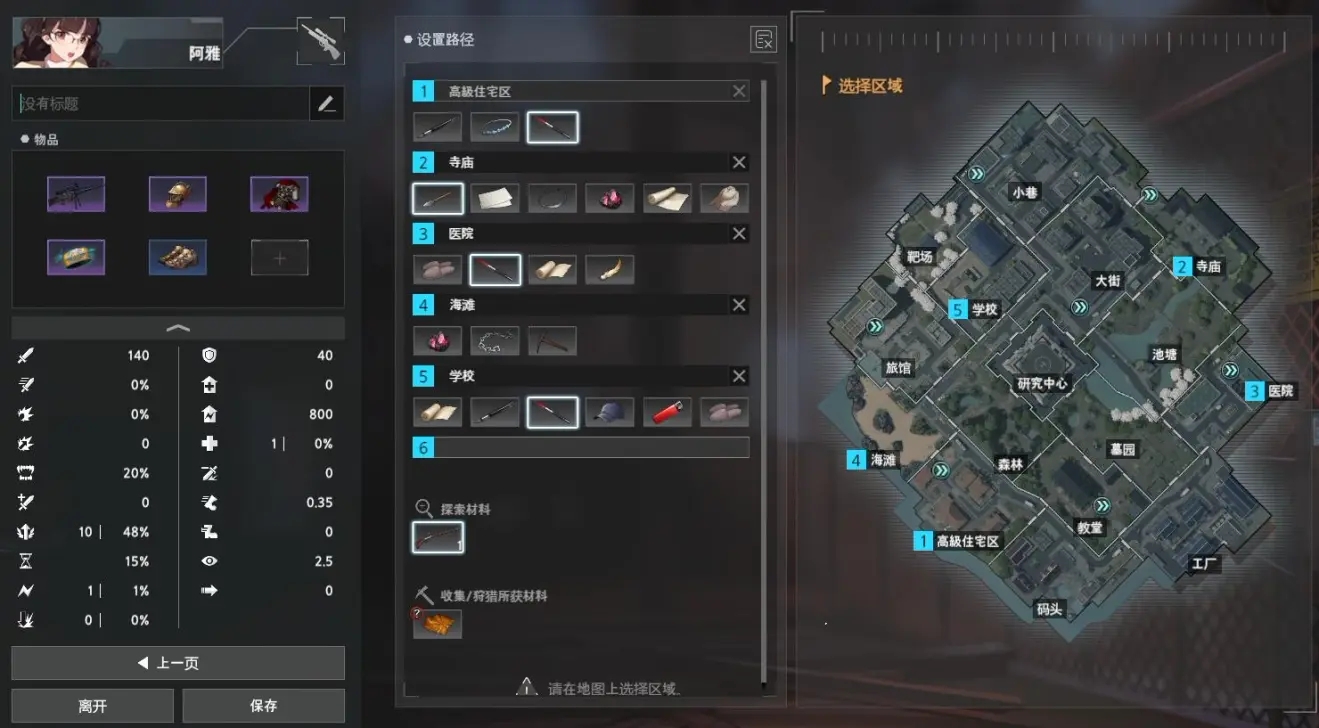
Task: Remove 高級住宅区 from the route
Action: [x=739, y=91]
